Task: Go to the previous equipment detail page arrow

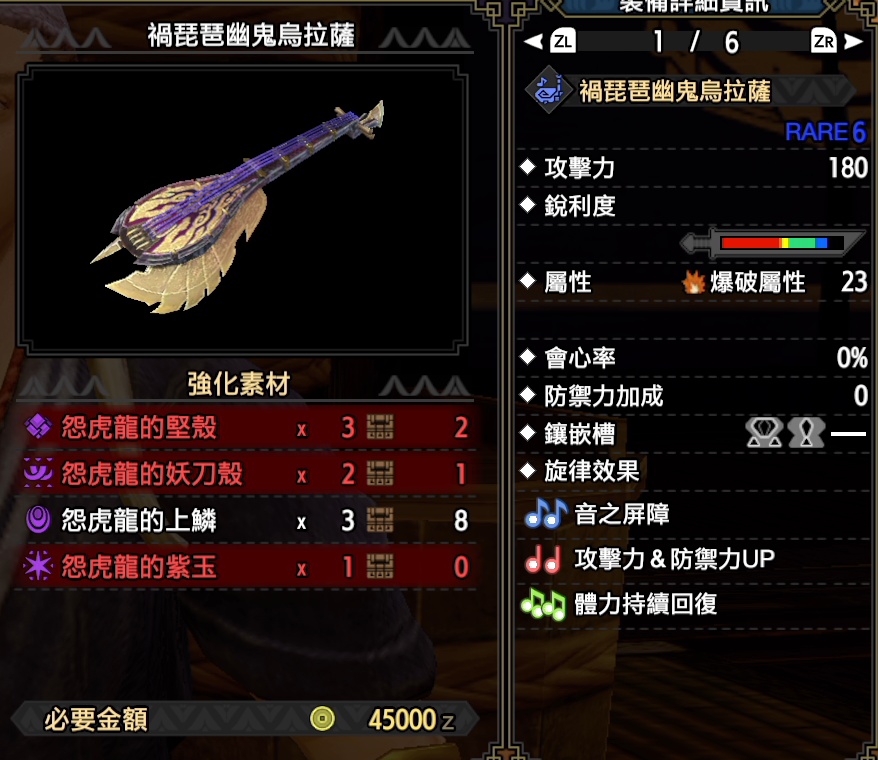Action: (532, 42)
